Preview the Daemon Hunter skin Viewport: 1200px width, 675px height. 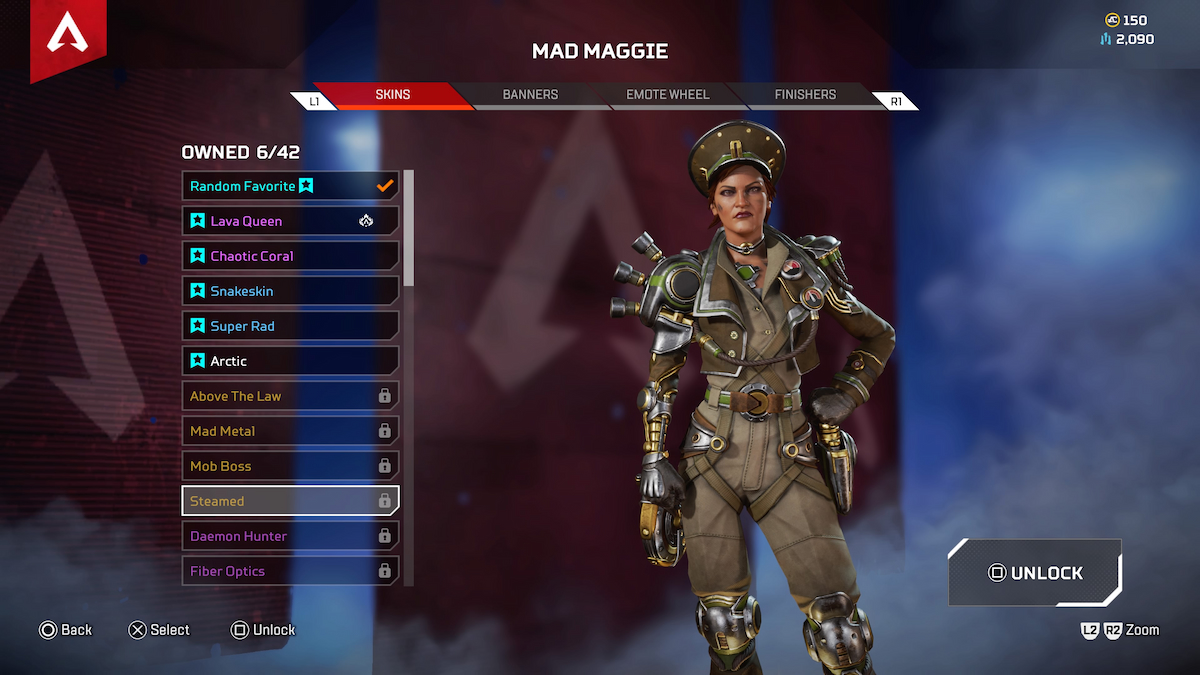(x=290, y=536)
